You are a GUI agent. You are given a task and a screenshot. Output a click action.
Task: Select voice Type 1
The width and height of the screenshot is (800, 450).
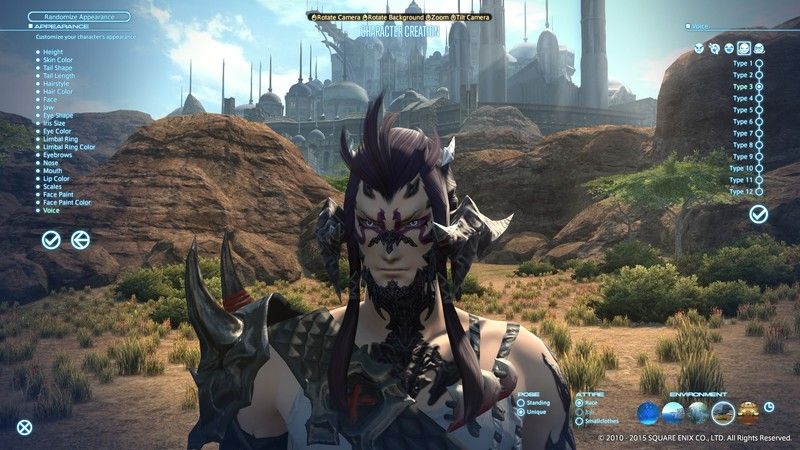point(759,63)
